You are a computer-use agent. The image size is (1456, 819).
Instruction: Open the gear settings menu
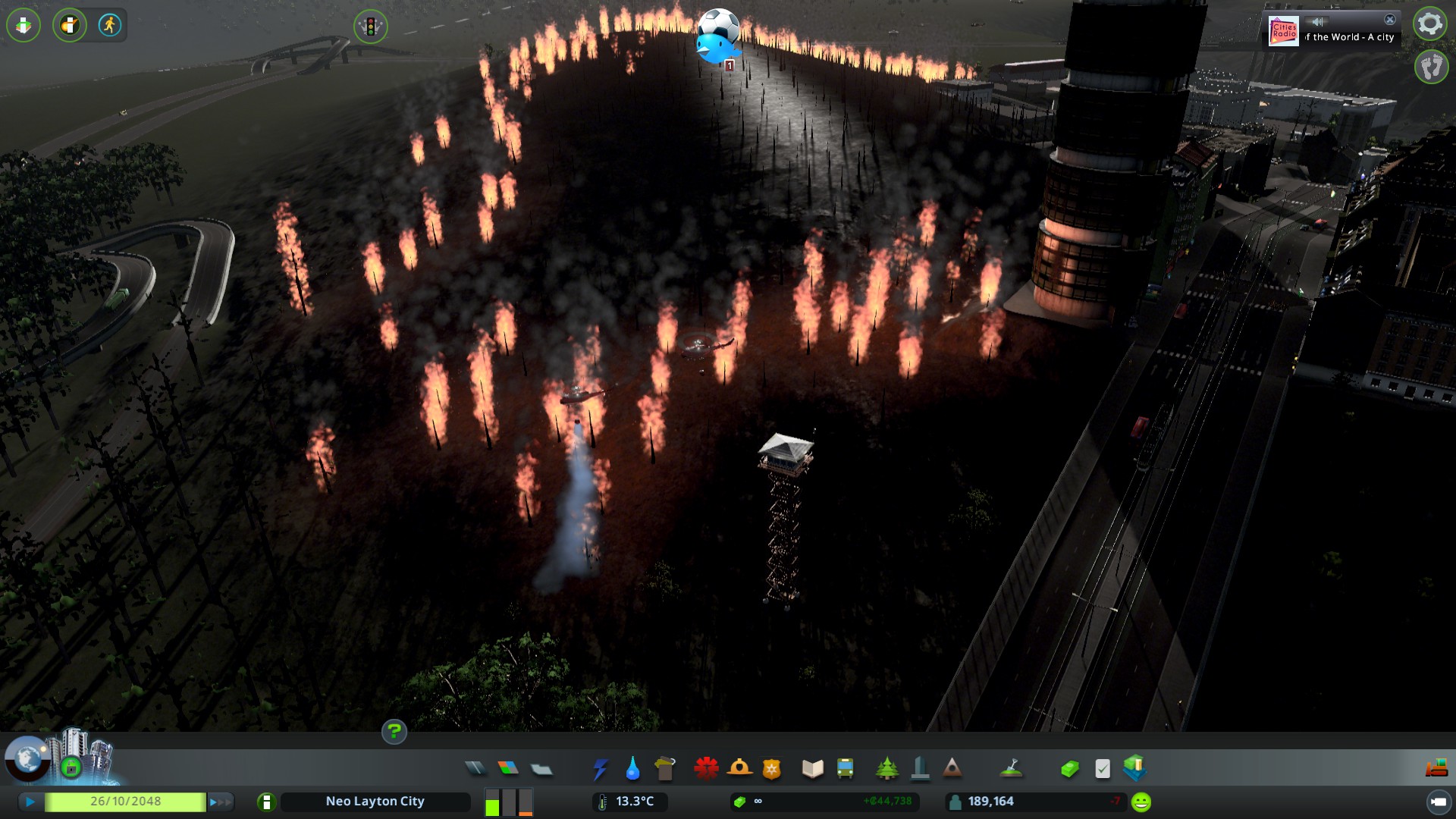[1430, 24]
